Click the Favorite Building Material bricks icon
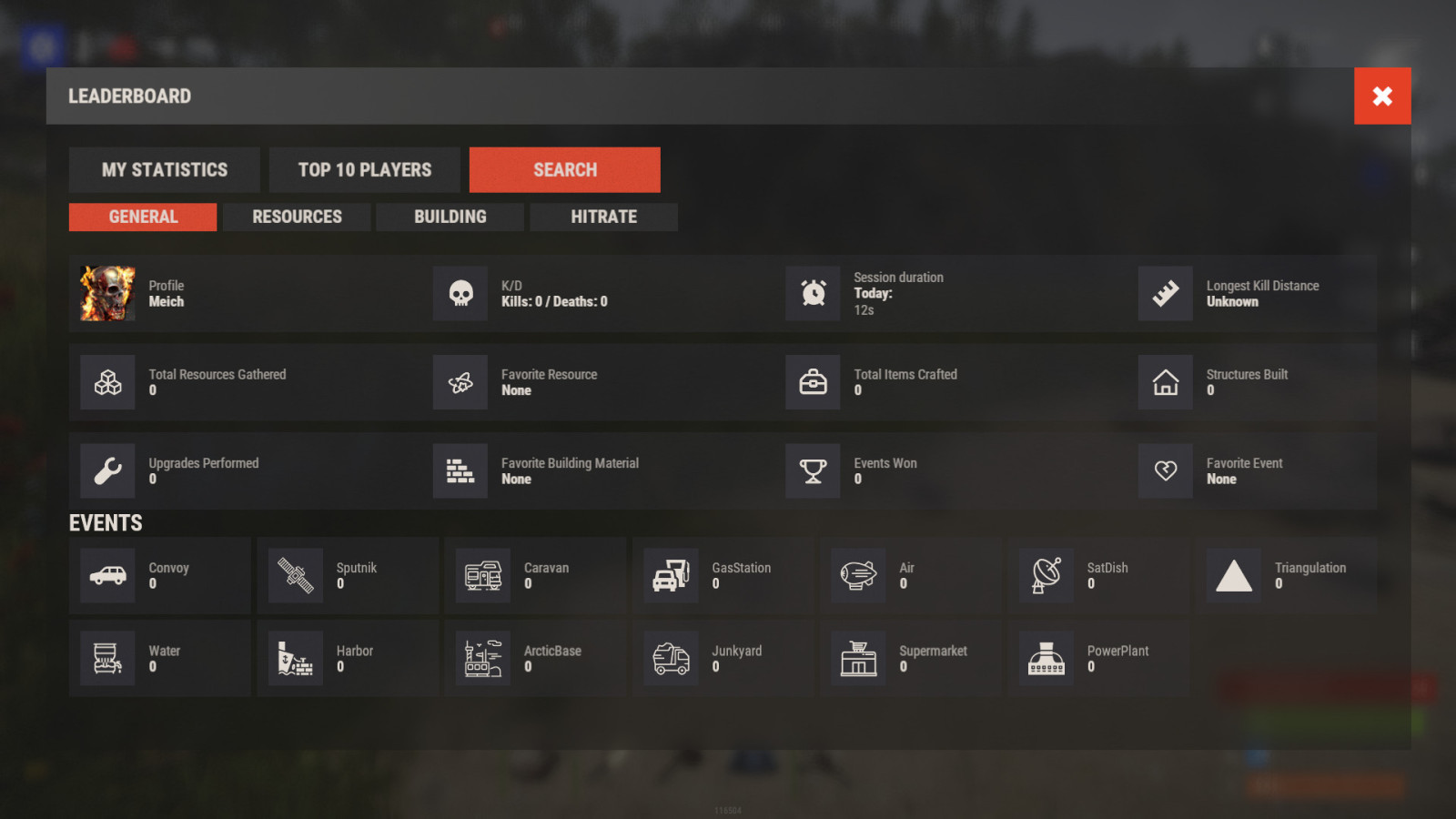The height and width of the screenshot is (819, 1456). [x=460, y=470]
